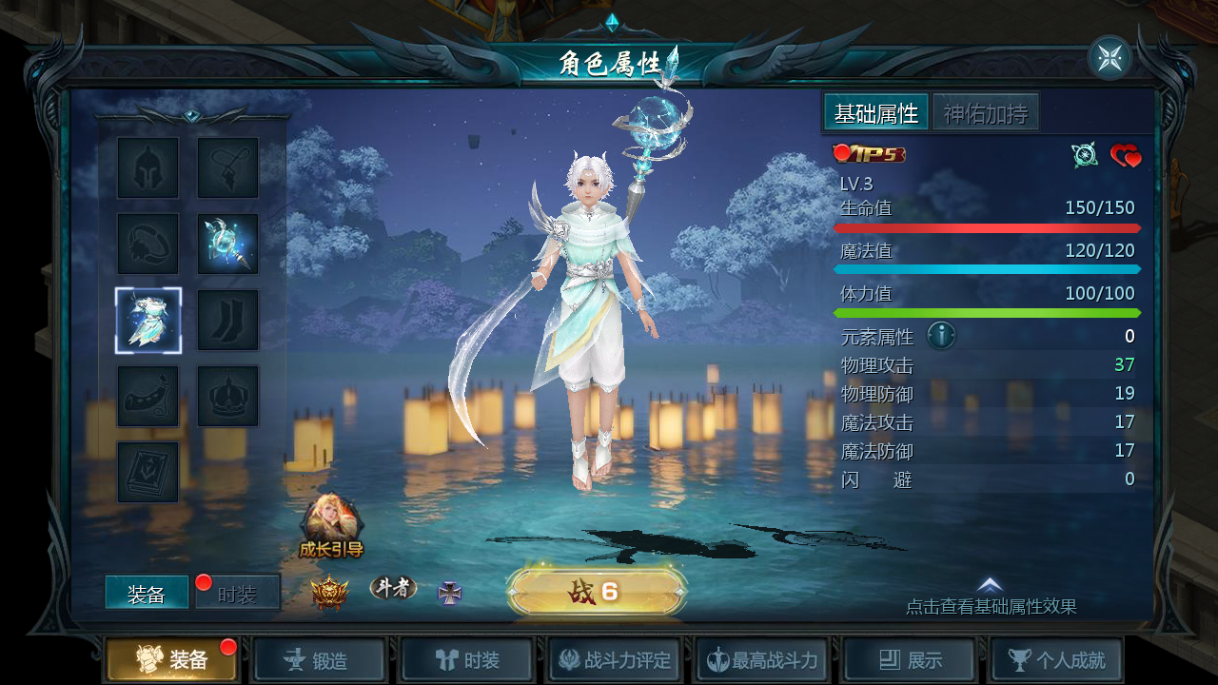The image size is (1218, 685).
Task: Click the golden 战 6 combat power button
Action: click(x=596, y=592)
